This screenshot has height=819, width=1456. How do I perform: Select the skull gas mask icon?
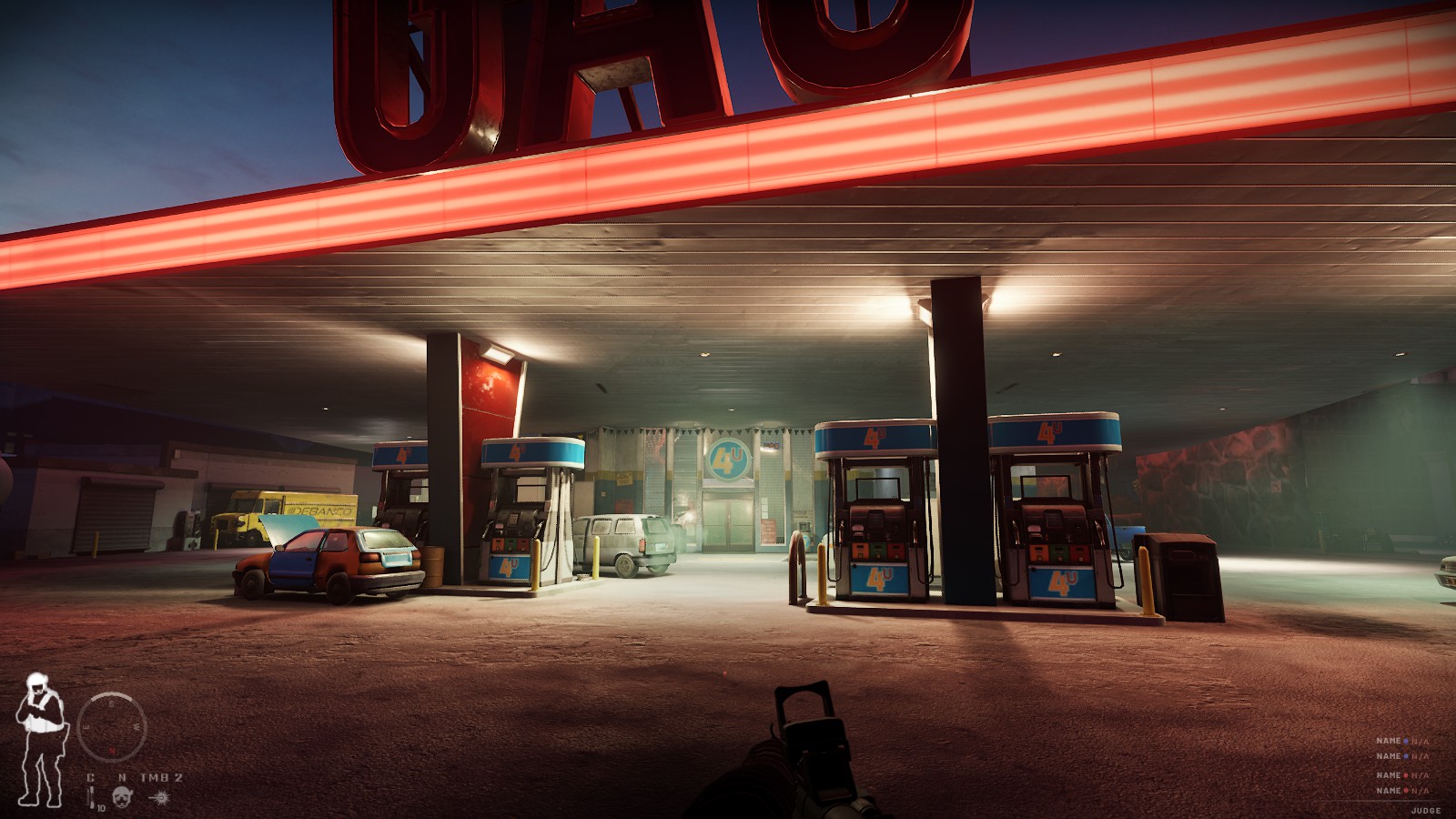[x=122, y=797]
